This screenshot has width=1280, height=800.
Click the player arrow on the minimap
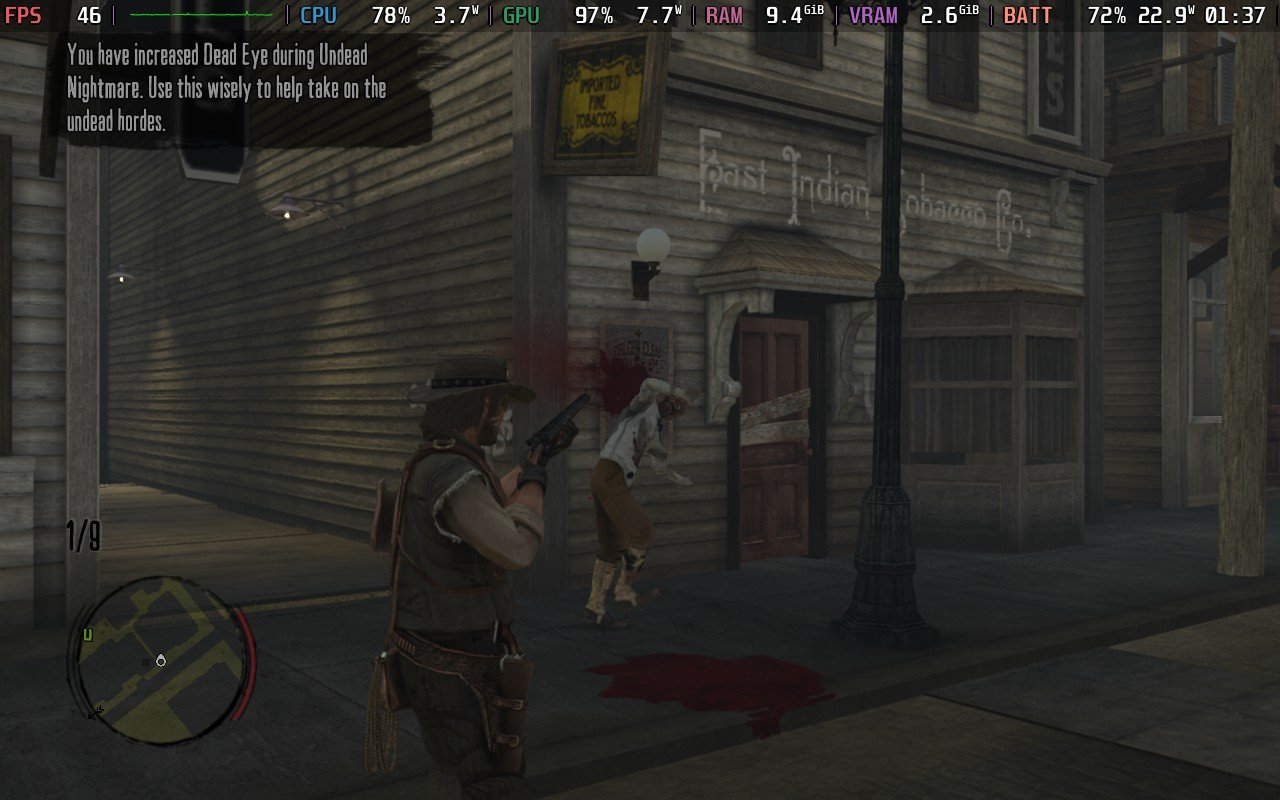(x=96, y=711)
